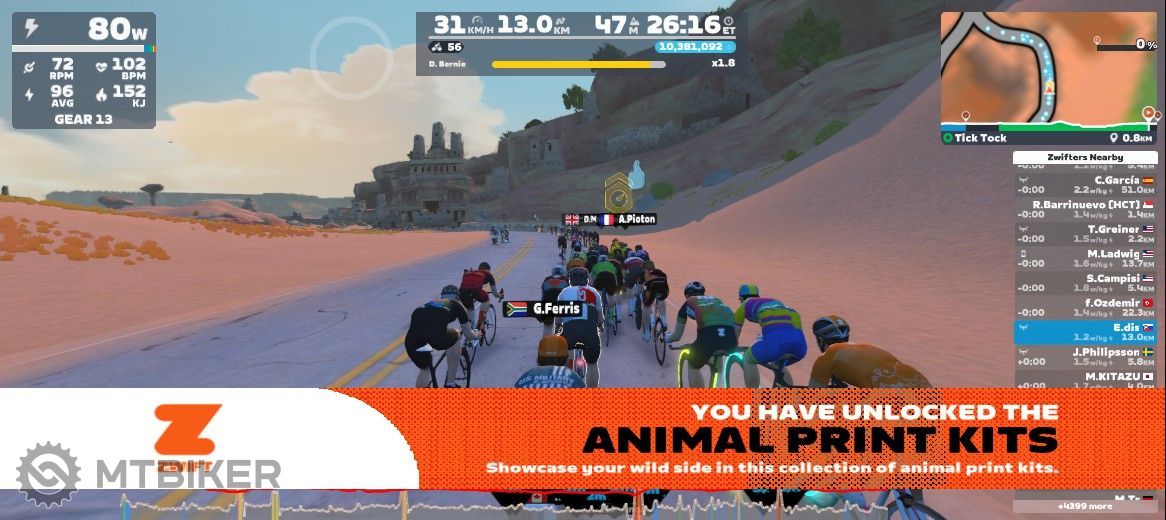Screen dimensions: 1166x520
Task: Click the Tick Tock route label
Action: 981,138
